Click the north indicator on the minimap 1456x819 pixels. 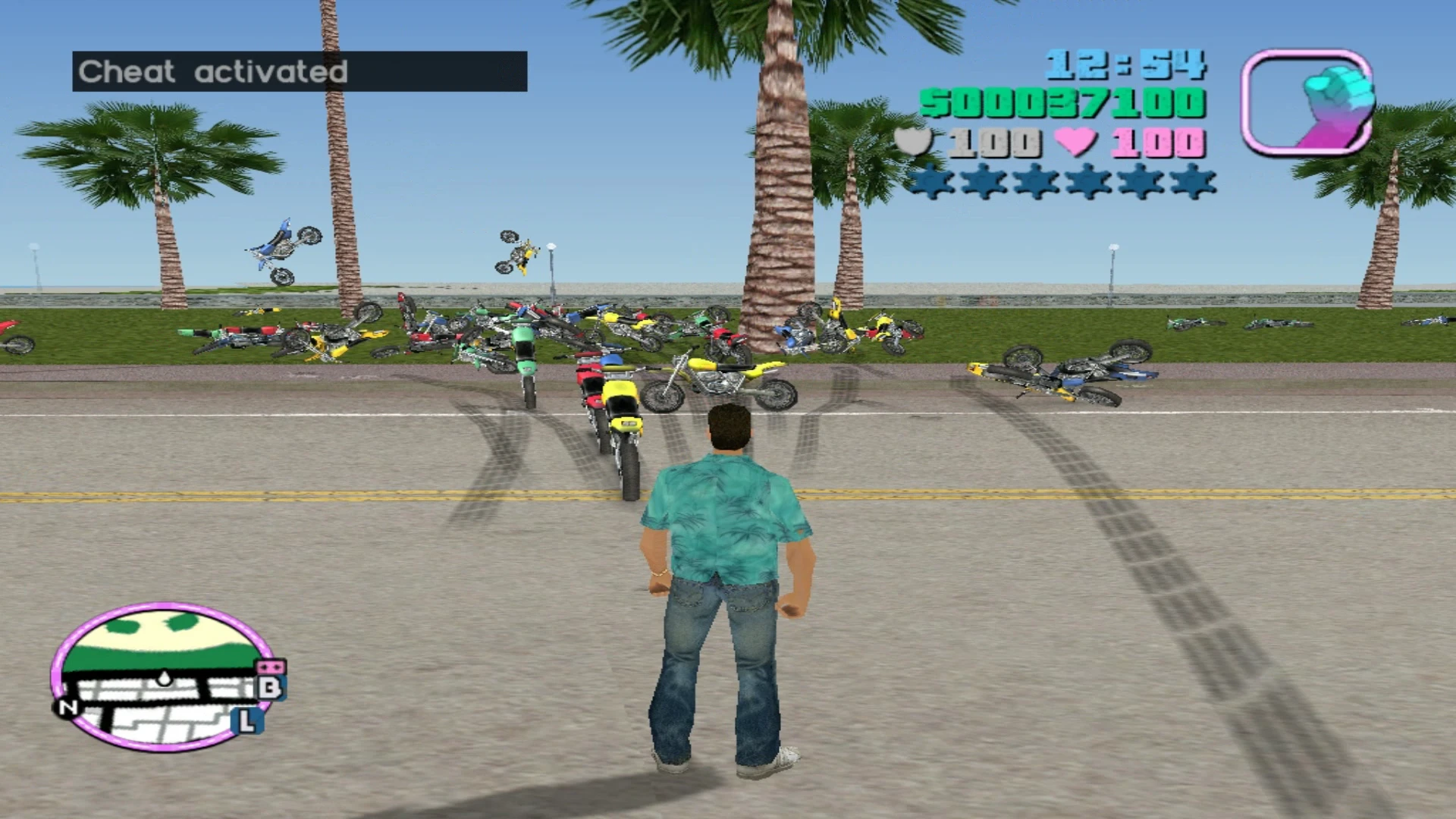(67, 708)
